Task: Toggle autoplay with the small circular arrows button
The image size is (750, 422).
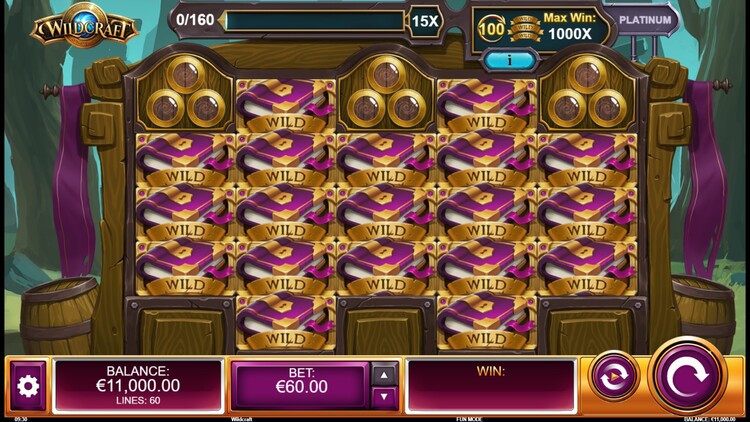Action: tap(614, 377)
